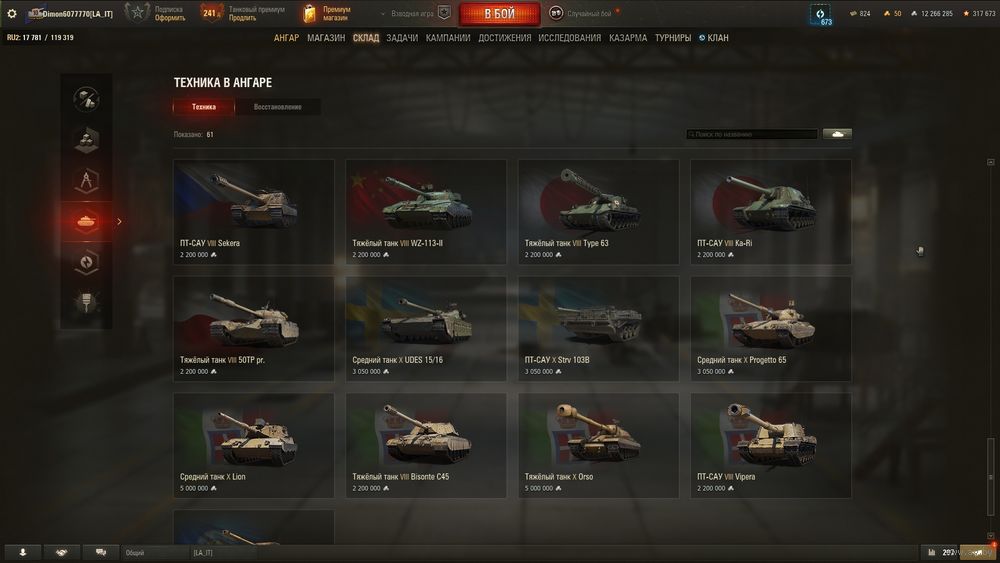Select the Sekera tank destroyer card
The width and height of the screenshot is (1000, 563).
coord(254,211)
